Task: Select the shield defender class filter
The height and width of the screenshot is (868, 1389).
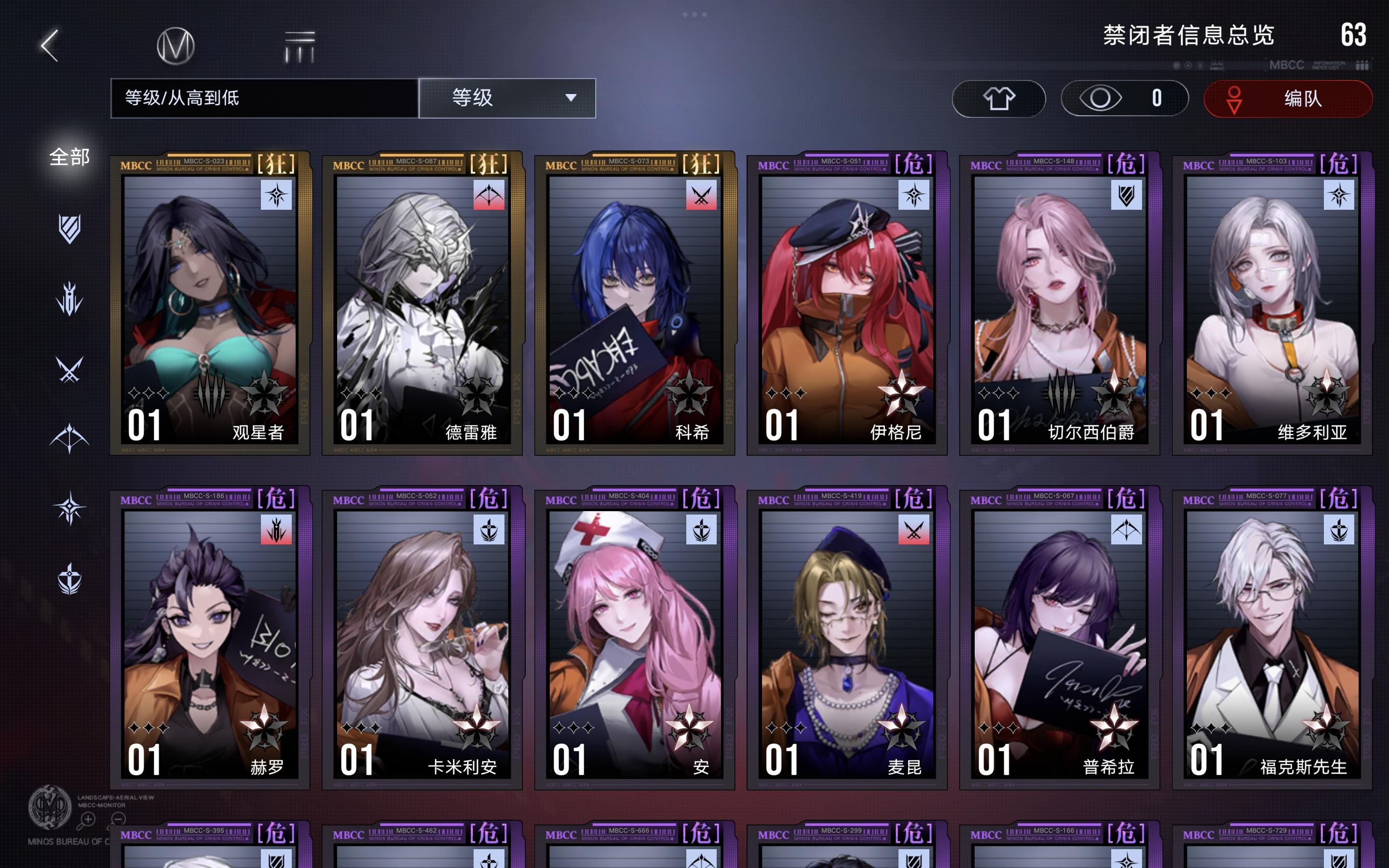Action: tap(70, 228)
